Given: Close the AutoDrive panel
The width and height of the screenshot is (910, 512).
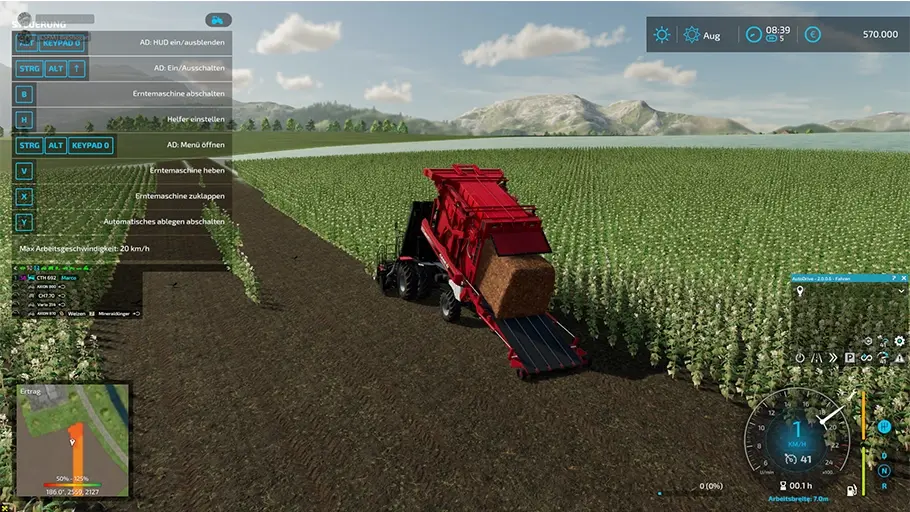Looking at the screenshot, I should 903,278.
